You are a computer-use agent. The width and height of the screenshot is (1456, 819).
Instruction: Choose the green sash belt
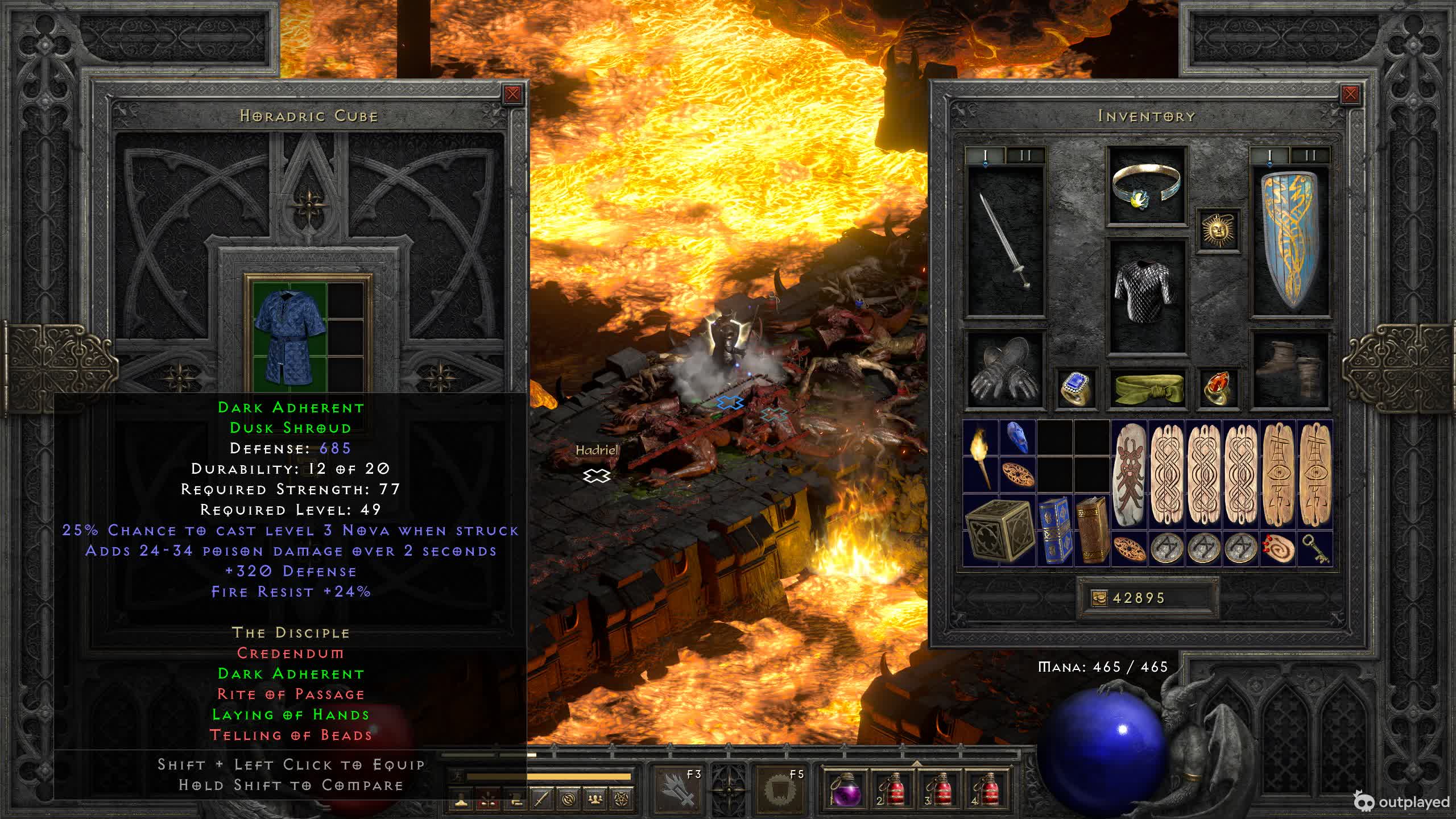pyautogui.click(x=1147, y=388)
